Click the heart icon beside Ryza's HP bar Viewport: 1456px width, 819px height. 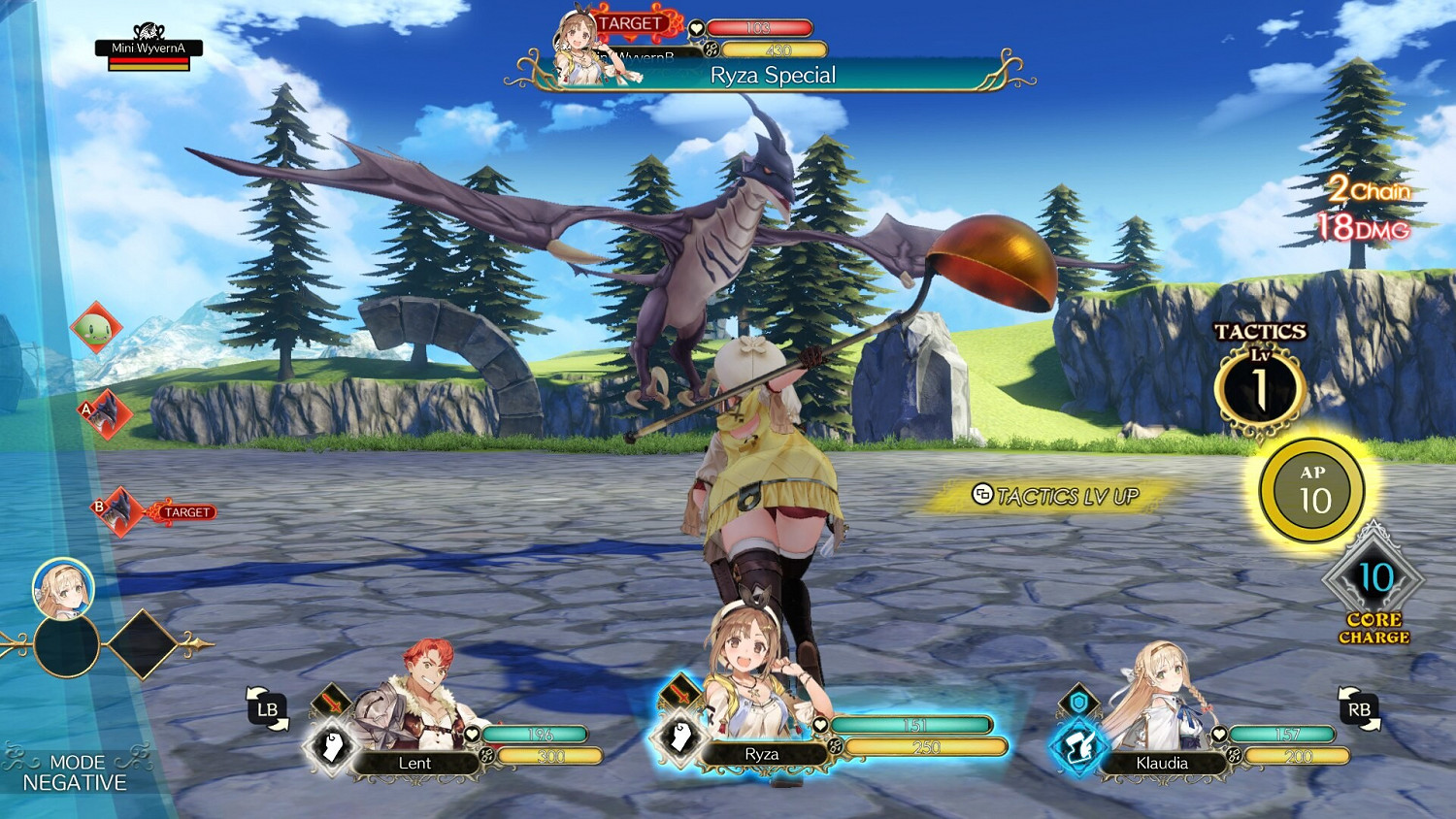tap(822, 724)
